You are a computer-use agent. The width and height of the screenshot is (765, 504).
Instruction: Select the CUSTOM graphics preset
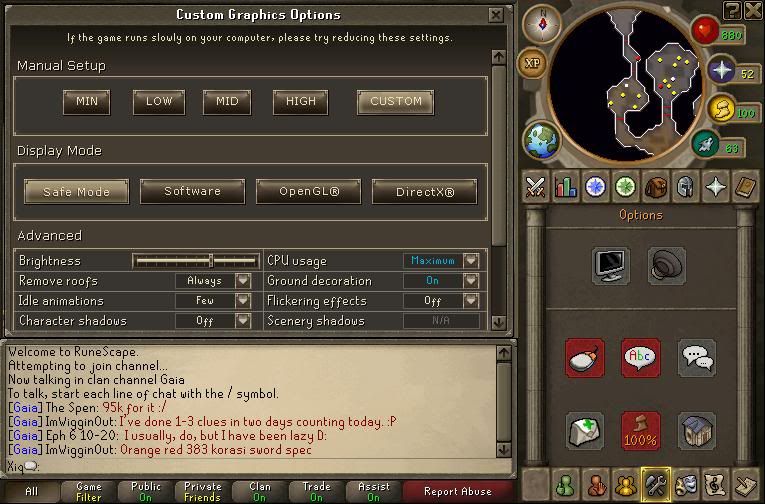395,101
